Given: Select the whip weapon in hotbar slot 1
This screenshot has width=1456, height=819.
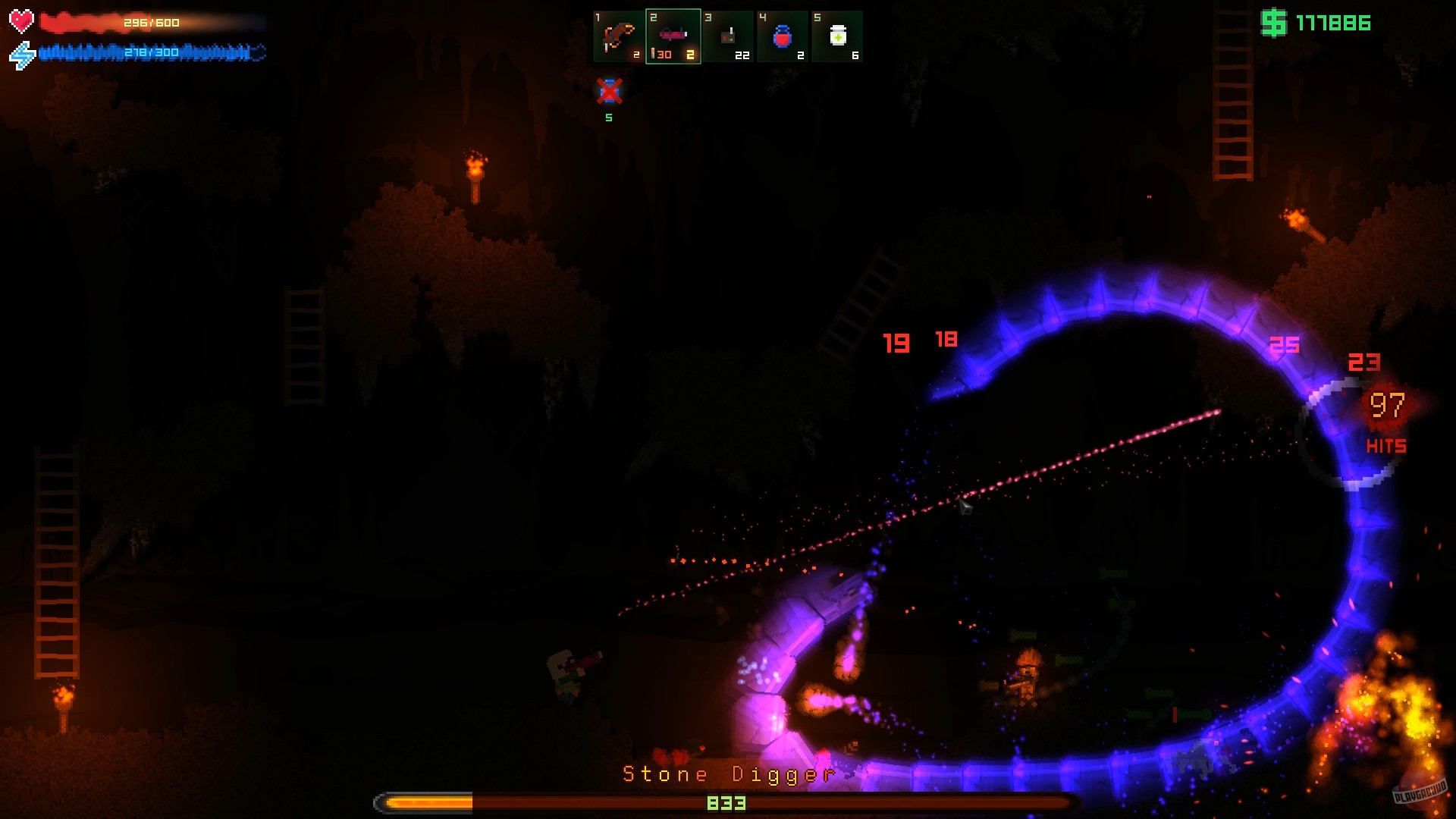Looking at the screenshot, I should pos(617,36).
